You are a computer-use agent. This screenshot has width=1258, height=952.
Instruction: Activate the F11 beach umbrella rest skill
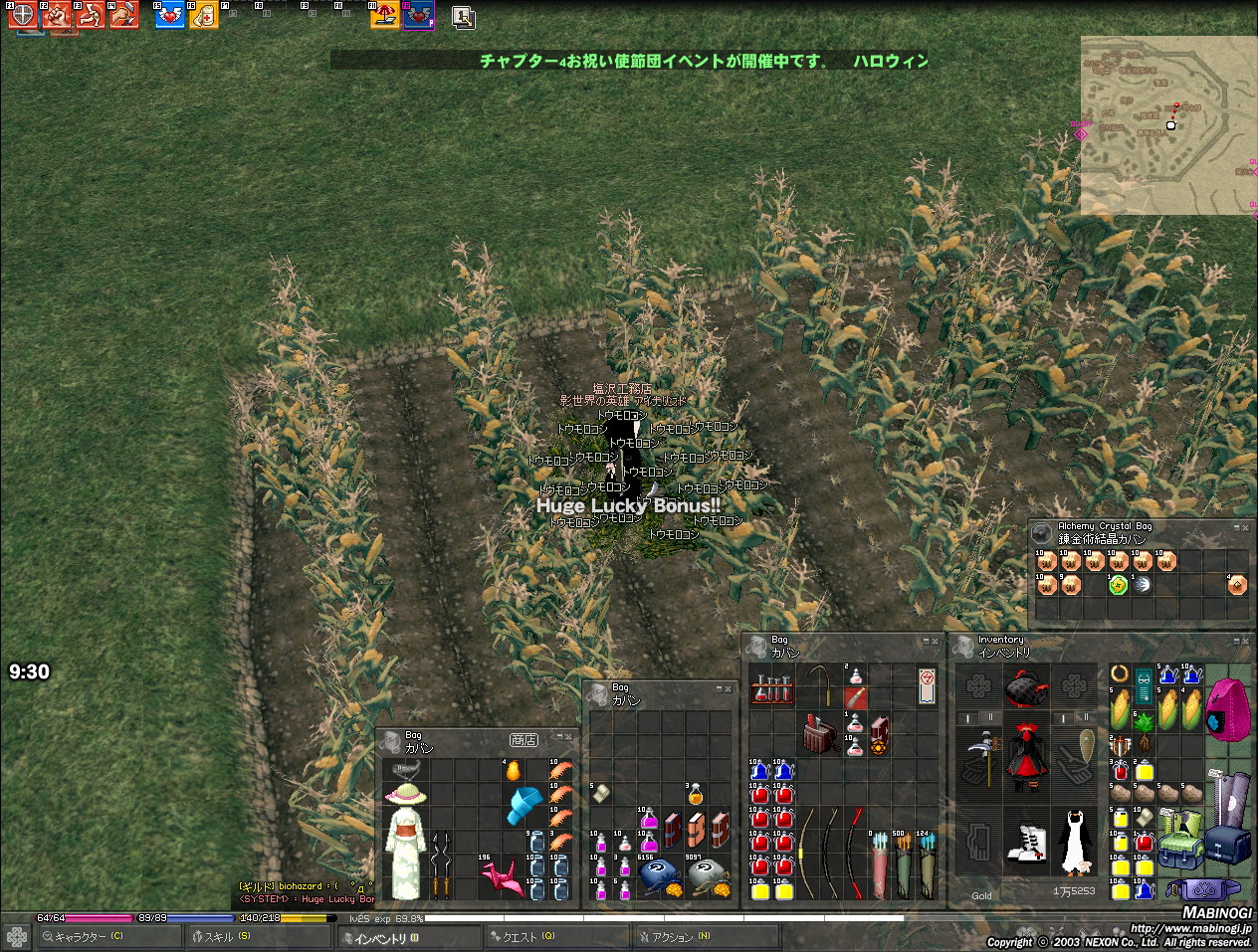[x=384, y=15]
